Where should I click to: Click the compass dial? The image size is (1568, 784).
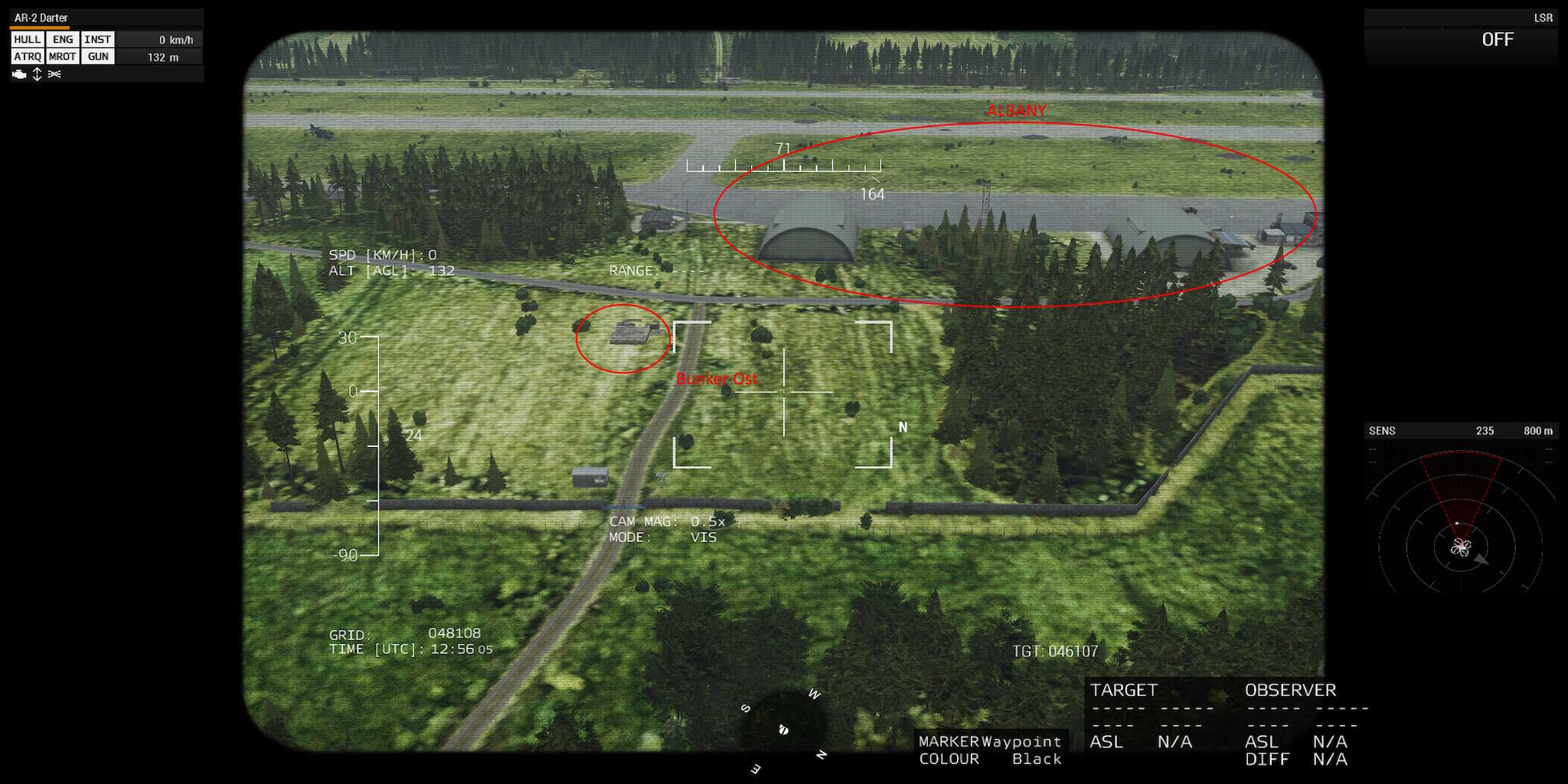point(783,727)
